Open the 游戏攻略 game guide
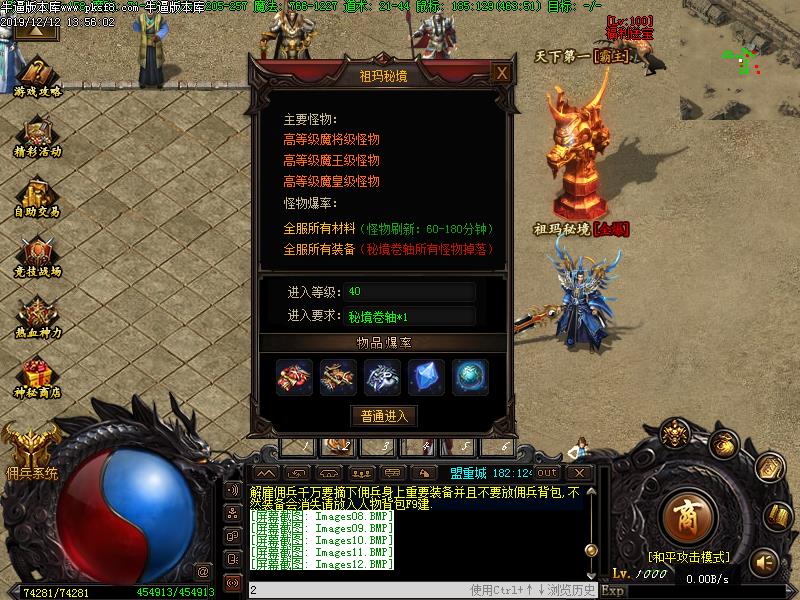Image resolution: width=800 pixels, height=600 pixels. [38, 76]
